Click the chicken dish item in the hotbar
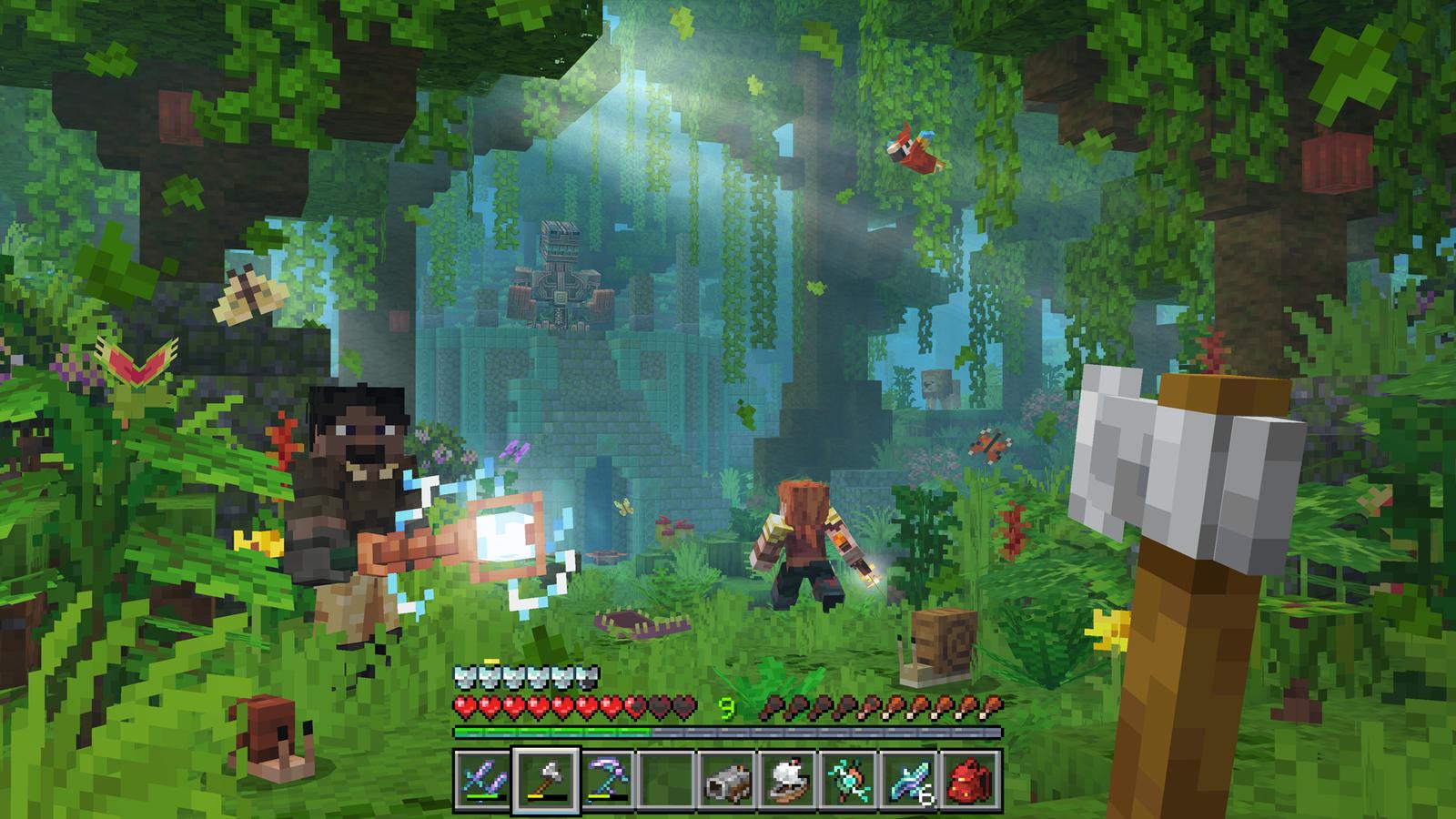 [x=790, y=779]
